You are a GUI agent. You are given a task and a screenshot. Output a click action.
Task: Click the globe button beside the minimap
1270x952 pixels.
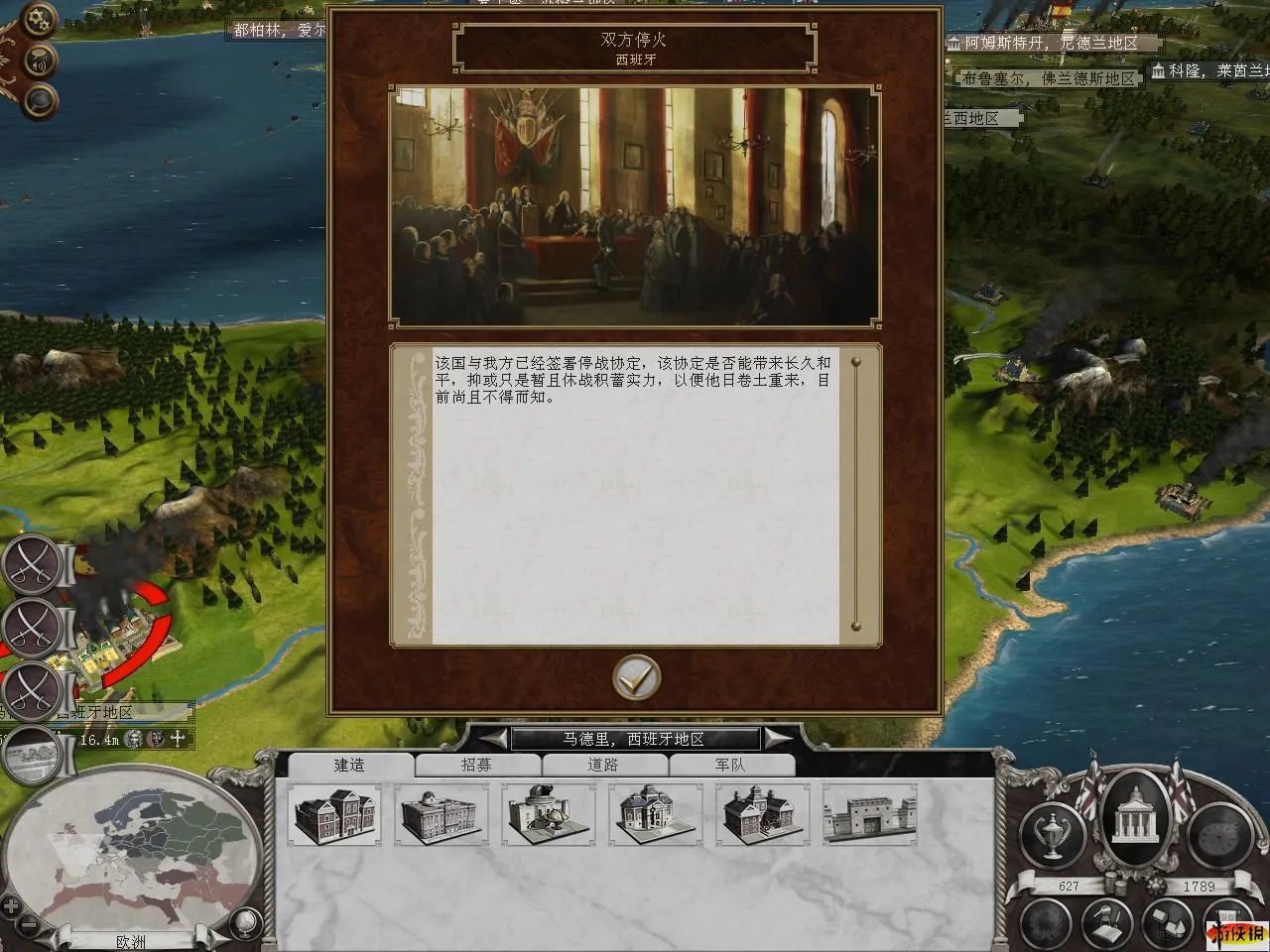click(242, 922)
